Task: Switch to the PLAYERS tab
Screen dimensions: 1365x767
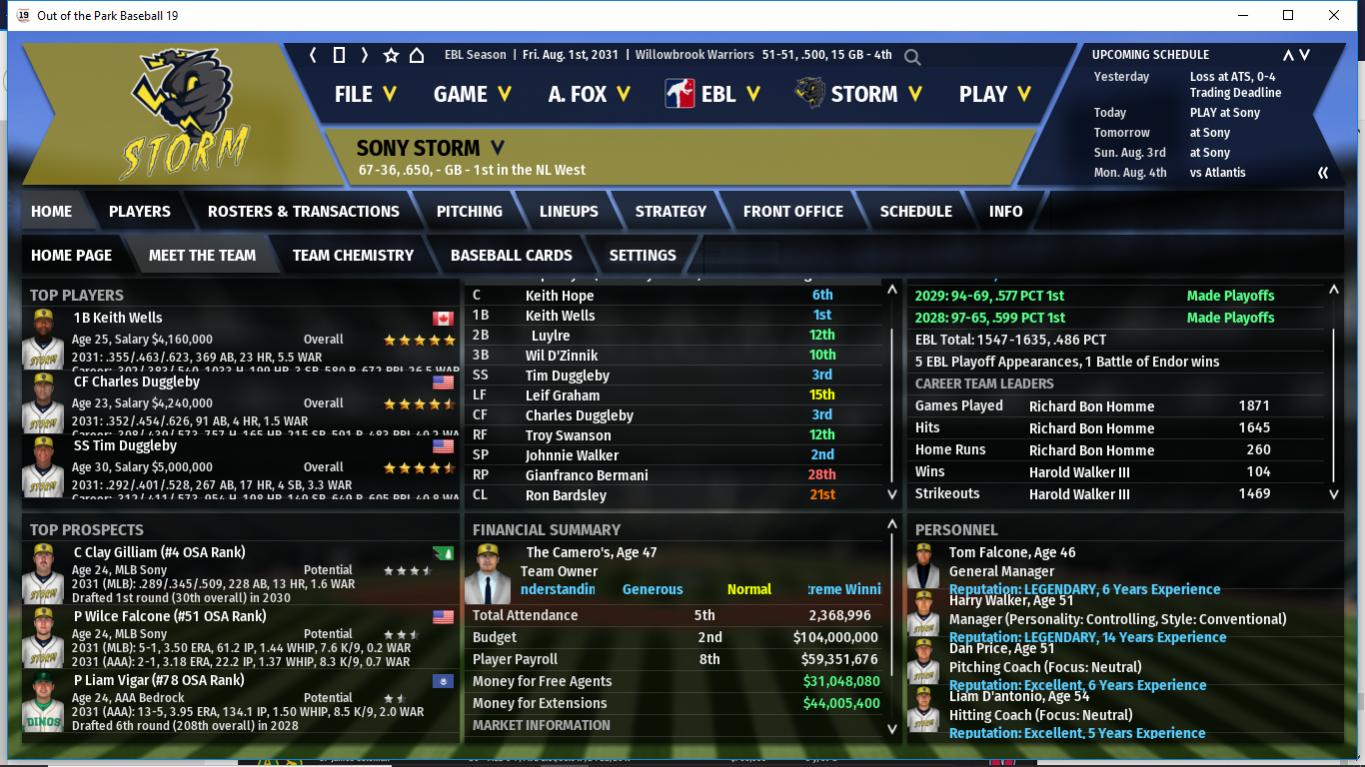Action: [x=139, y=211]
